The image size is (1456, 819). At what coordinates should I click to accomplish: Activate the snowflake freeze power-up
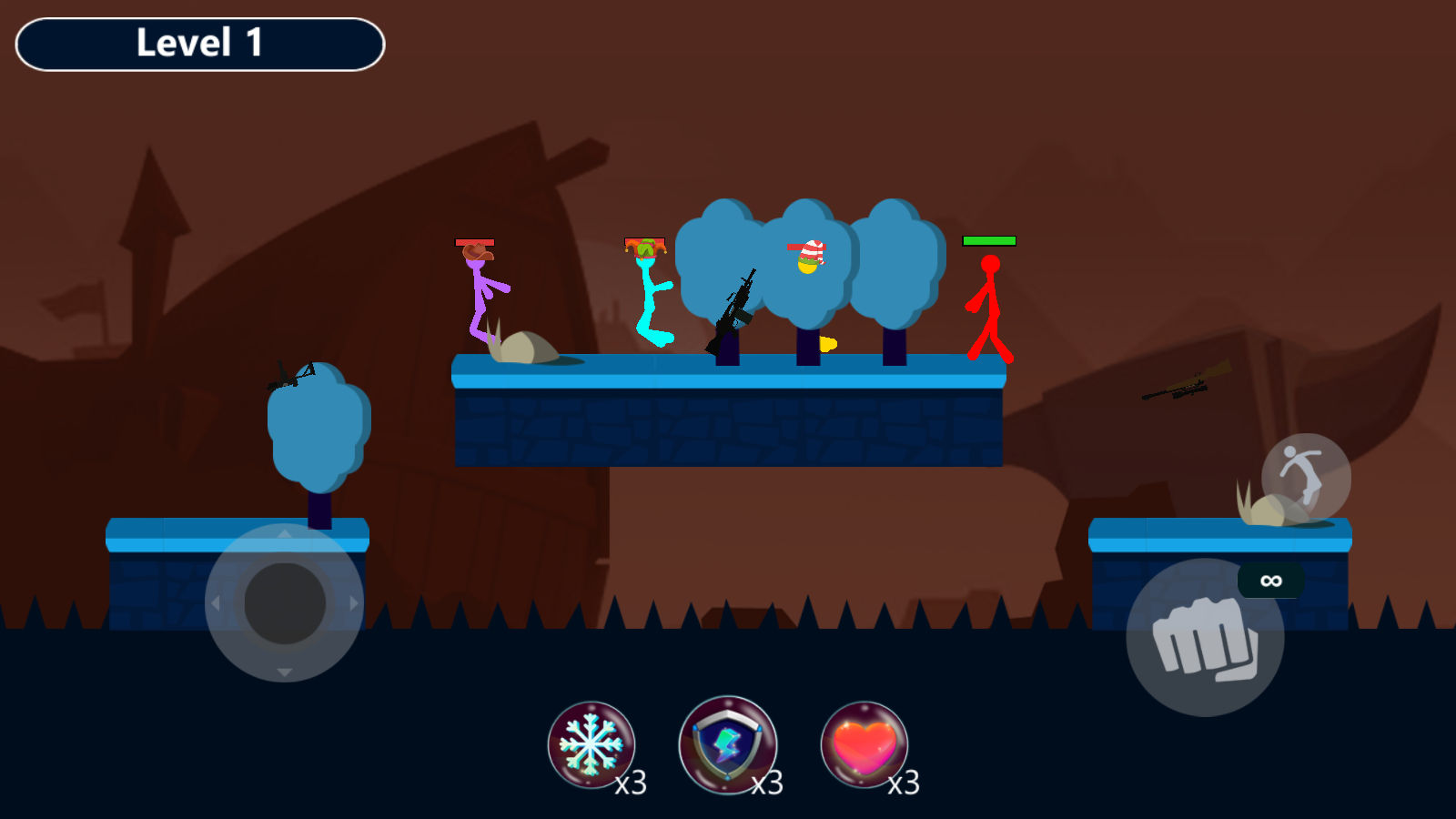591,744
